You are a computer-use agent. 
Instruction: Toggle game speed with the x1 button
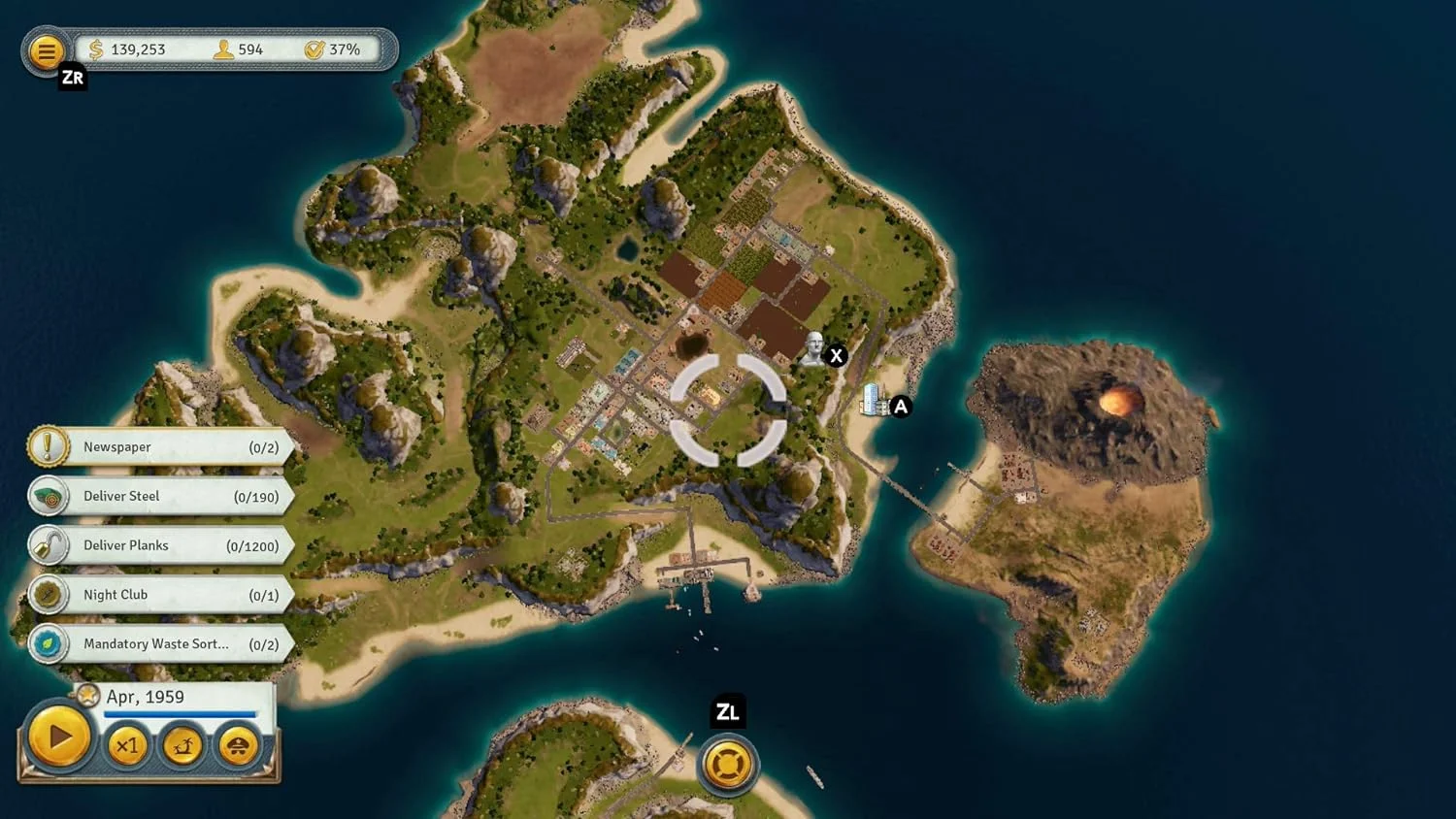[x=127, y=746]
